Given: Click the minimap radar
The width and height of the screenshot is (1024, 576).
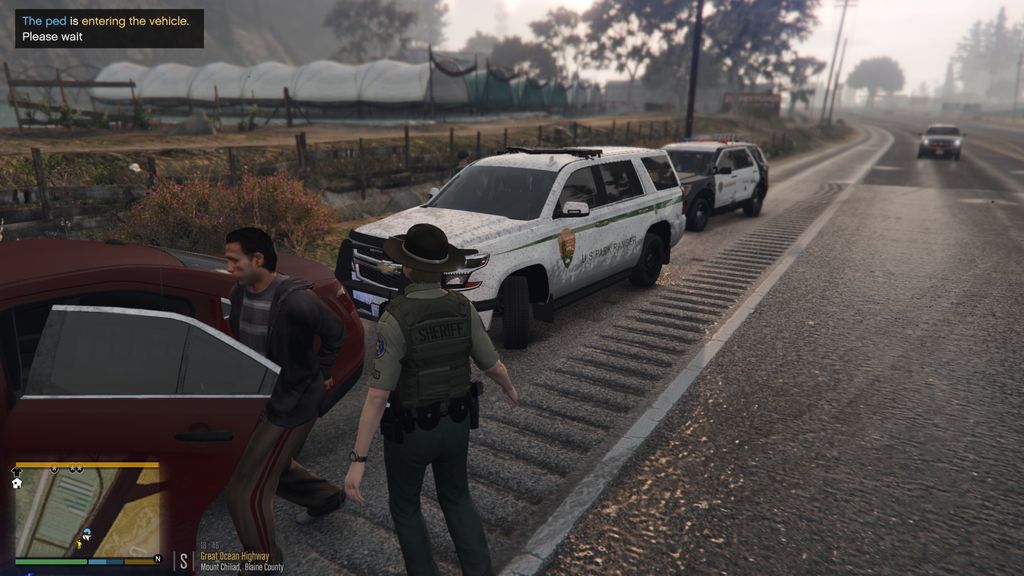Looking at the screenshot, I should coord(87,512).
